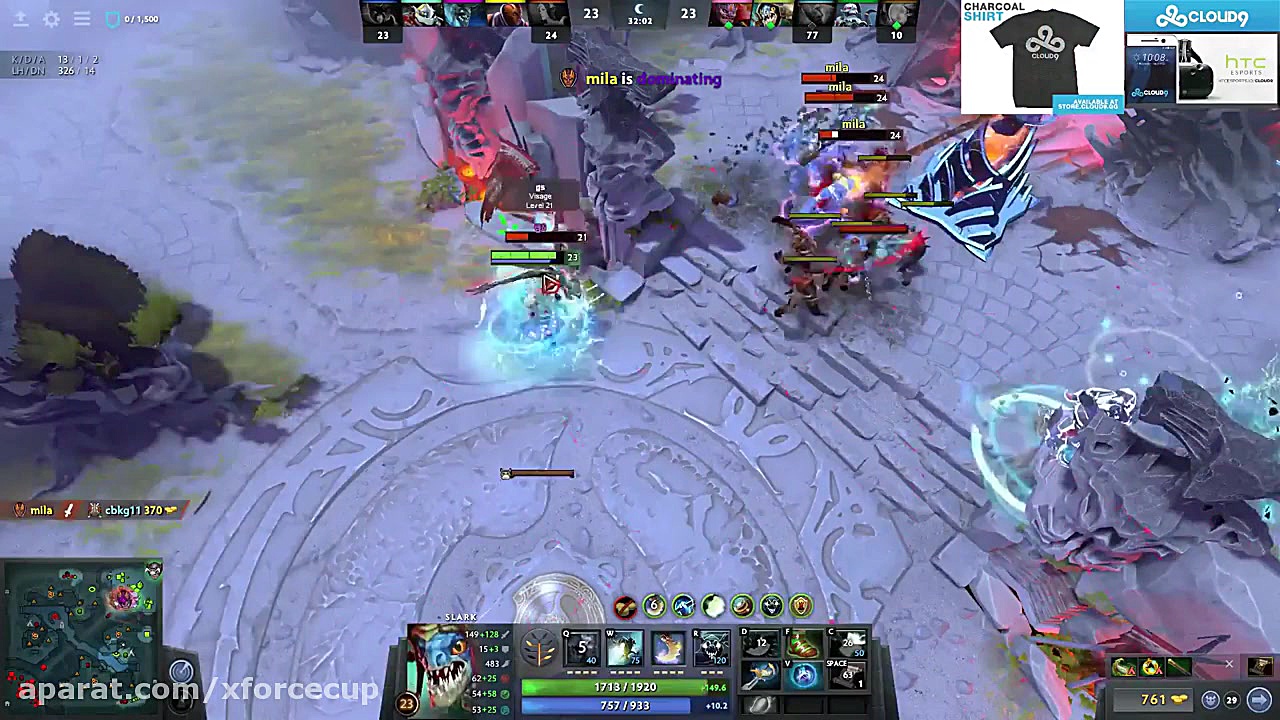Click the item in the D hotkey slot
The height and width of the screenshot is (720, 1280).
[759, 643]
